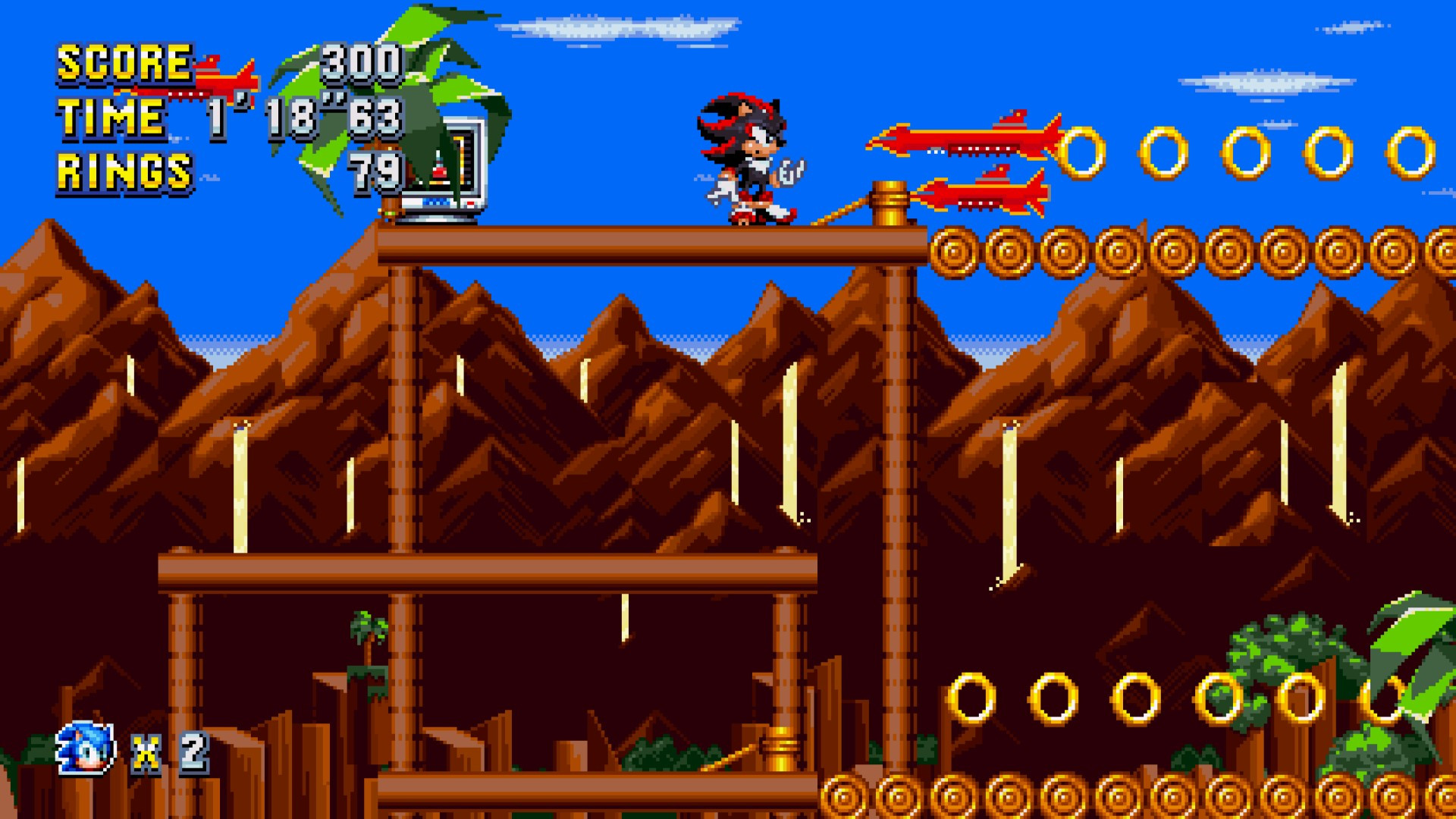Click the lower red Jawz torpedo badnik
This screenshot has width=1456, height=819.
click(x=986, y=197)
